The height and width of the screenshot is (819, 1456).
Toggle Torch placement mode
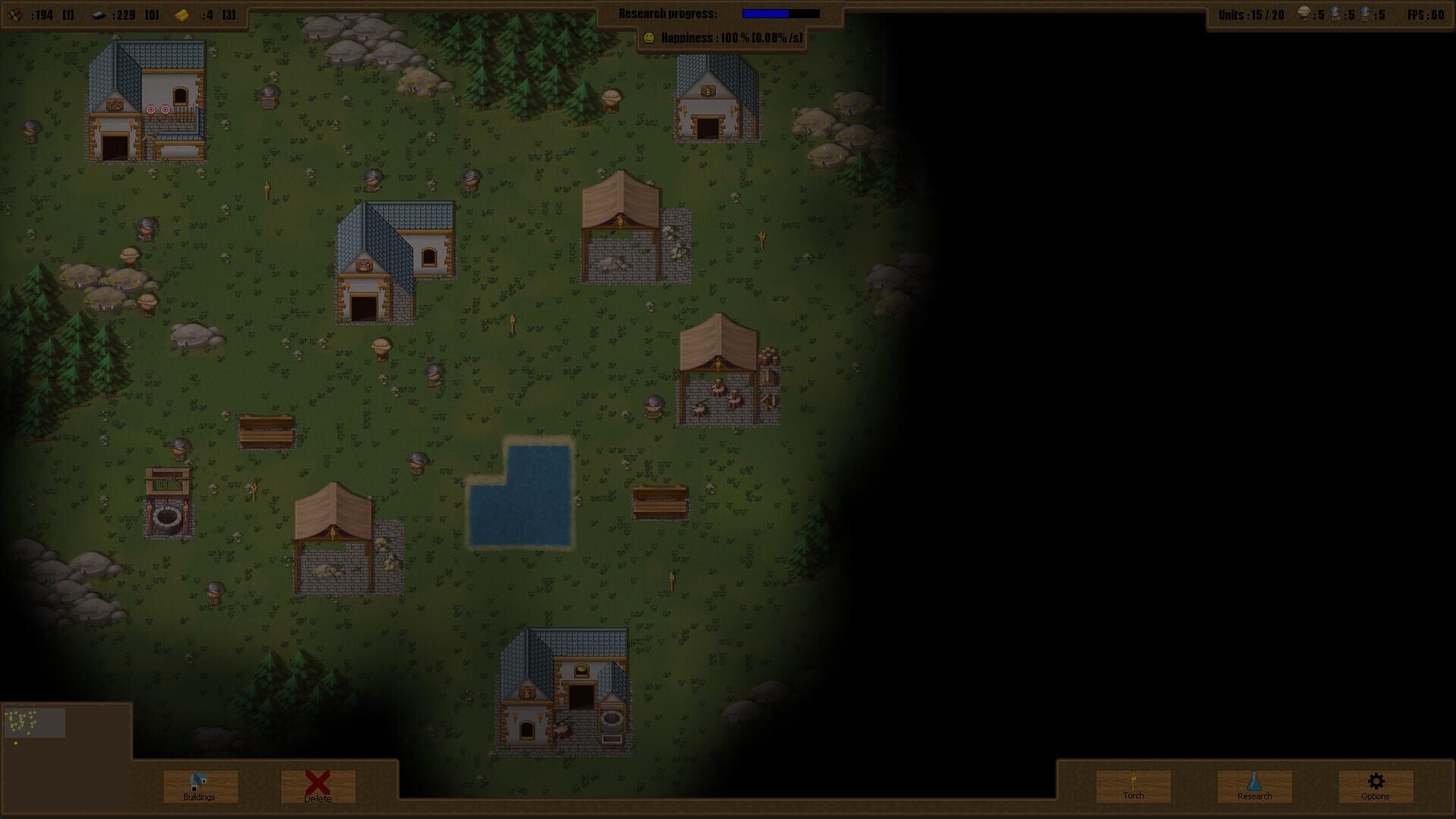pos(1133,786)
